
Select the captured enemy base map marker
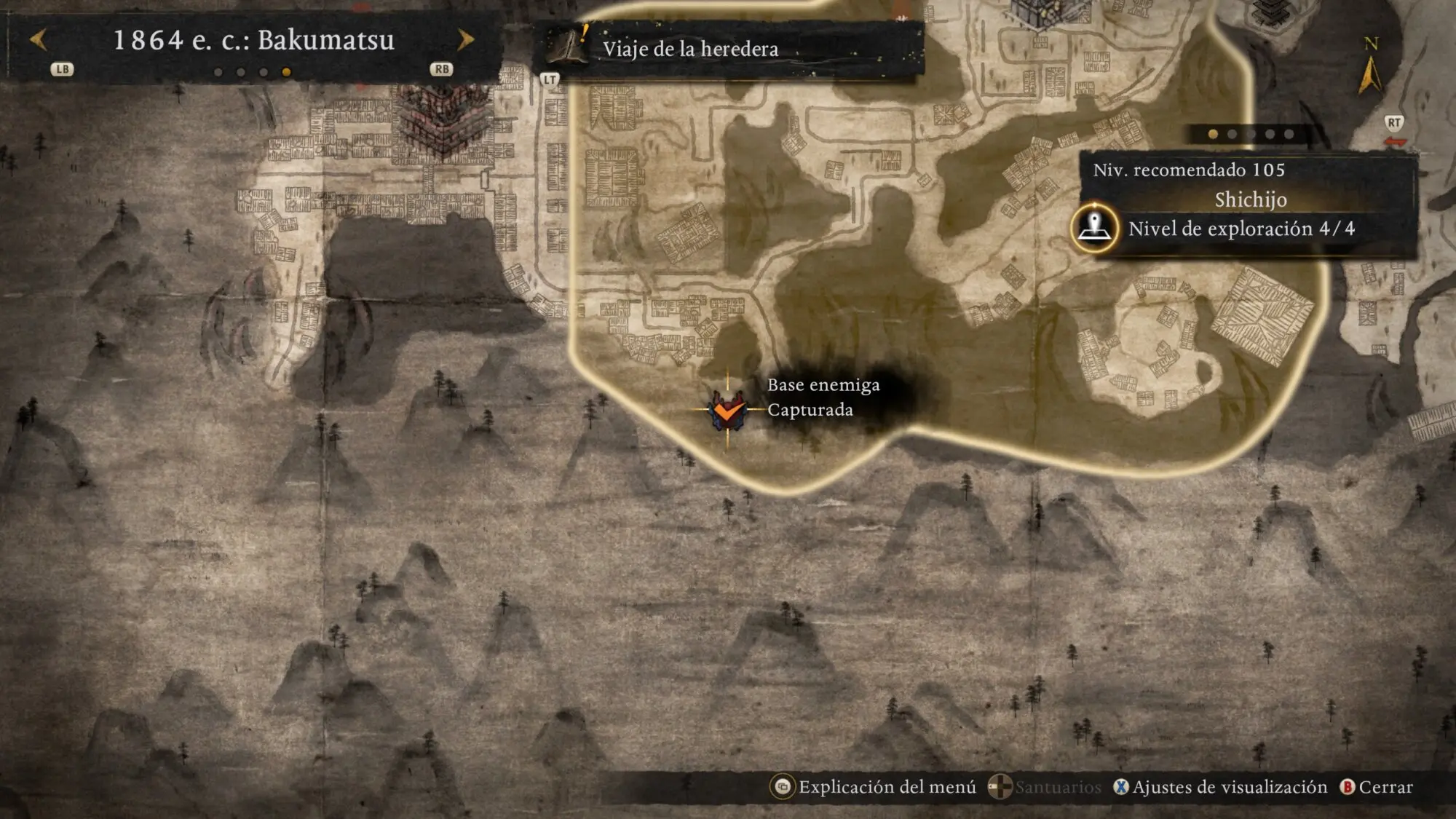(x=727, y=411)
